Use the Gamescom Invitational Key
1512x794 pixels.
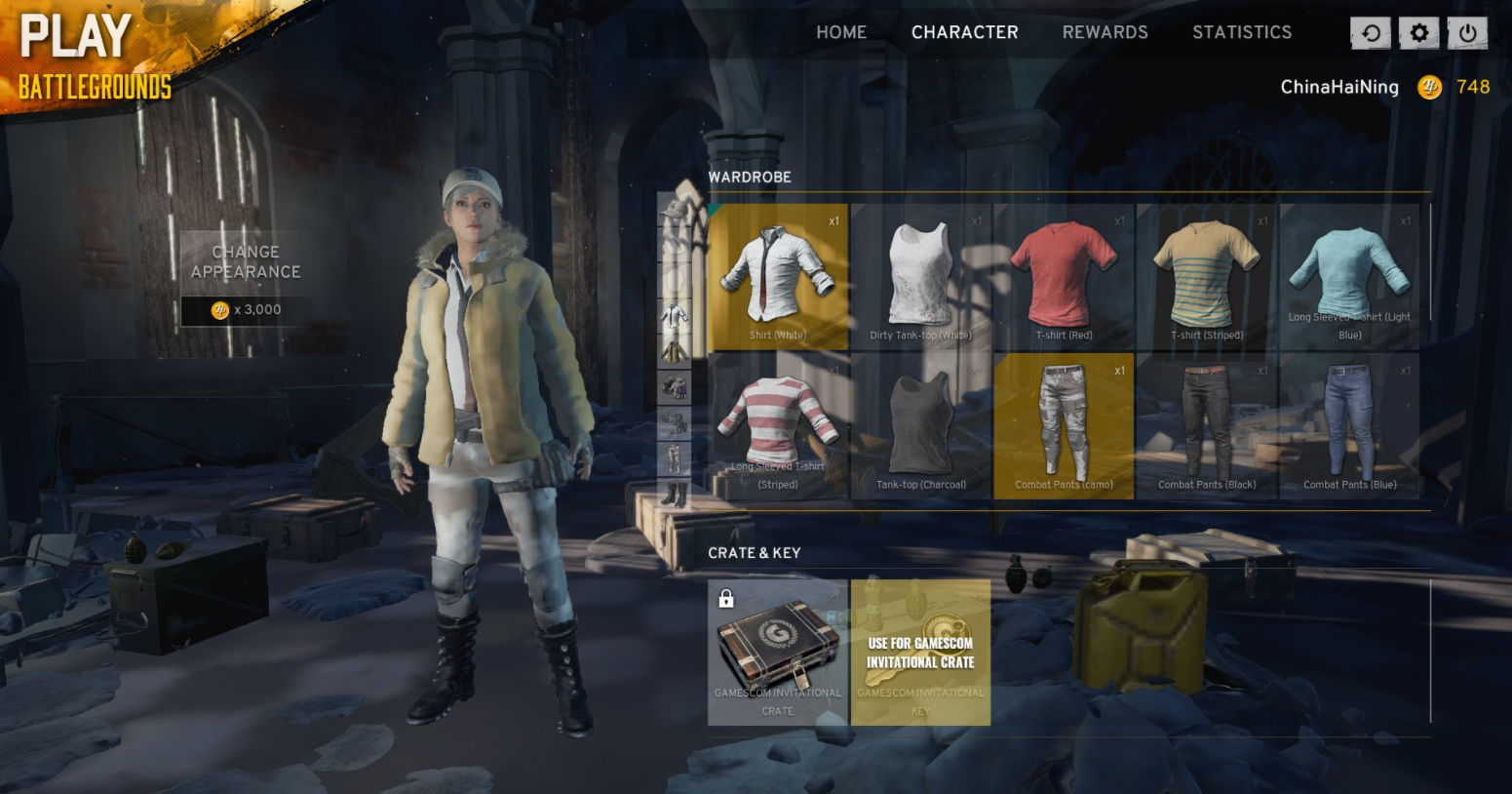(920, 653)
